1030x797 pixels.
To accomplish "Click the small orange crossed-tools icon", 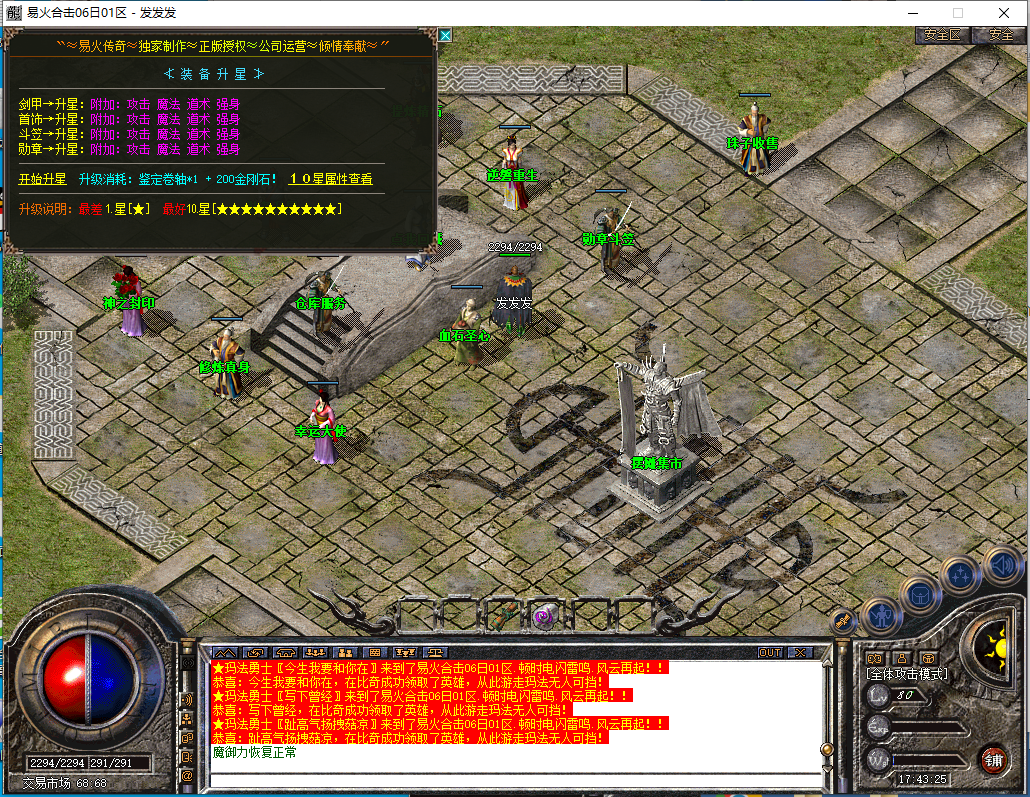I will point(843,620).
